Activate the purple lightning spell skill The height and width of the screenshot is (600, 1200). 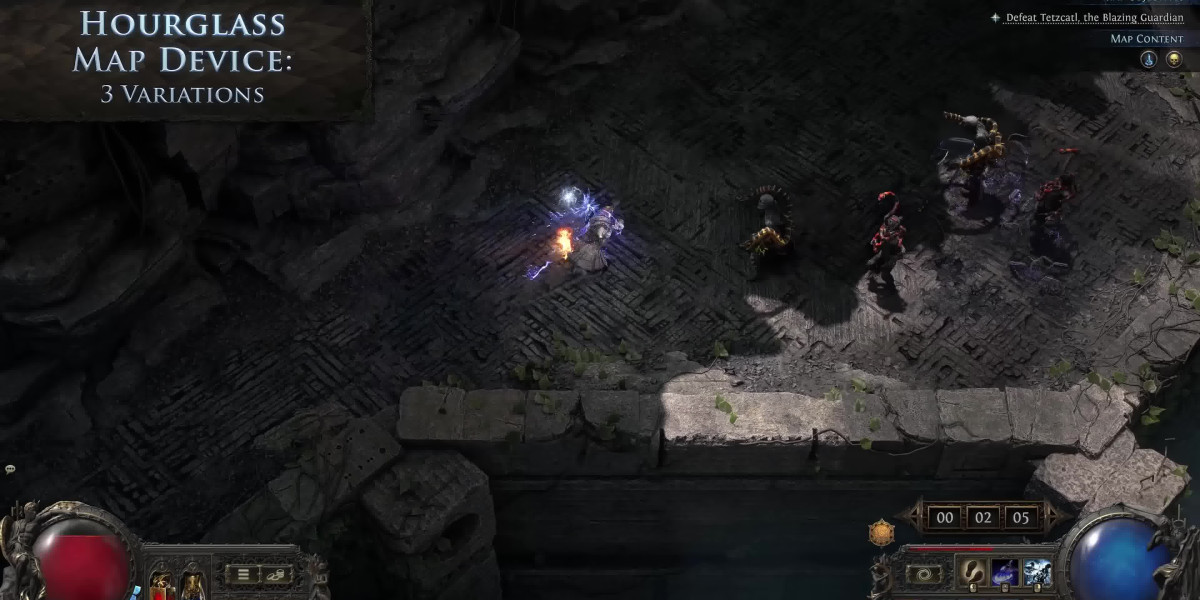click(1004, 572)
